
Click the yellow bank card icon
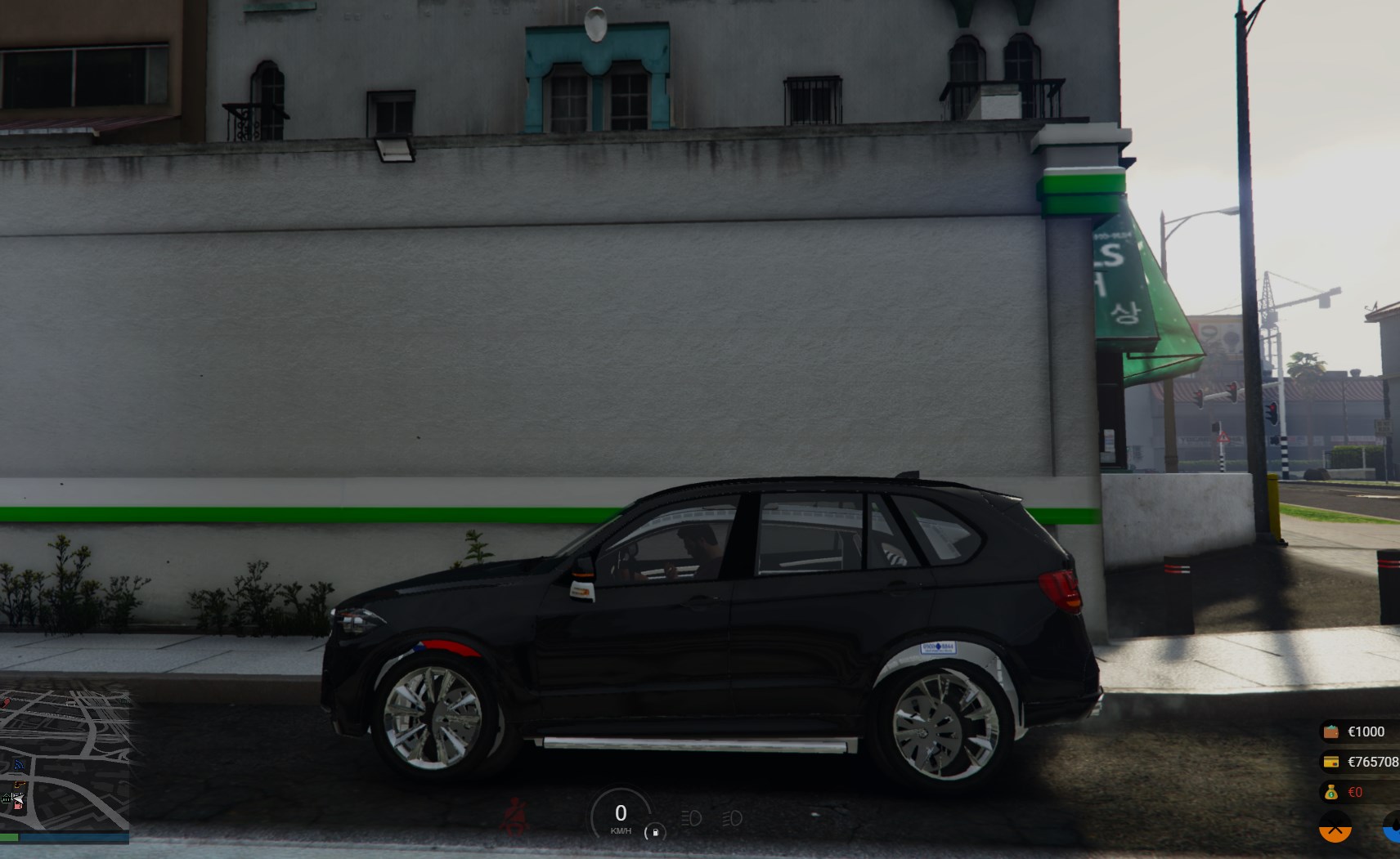click(1331, 762)
